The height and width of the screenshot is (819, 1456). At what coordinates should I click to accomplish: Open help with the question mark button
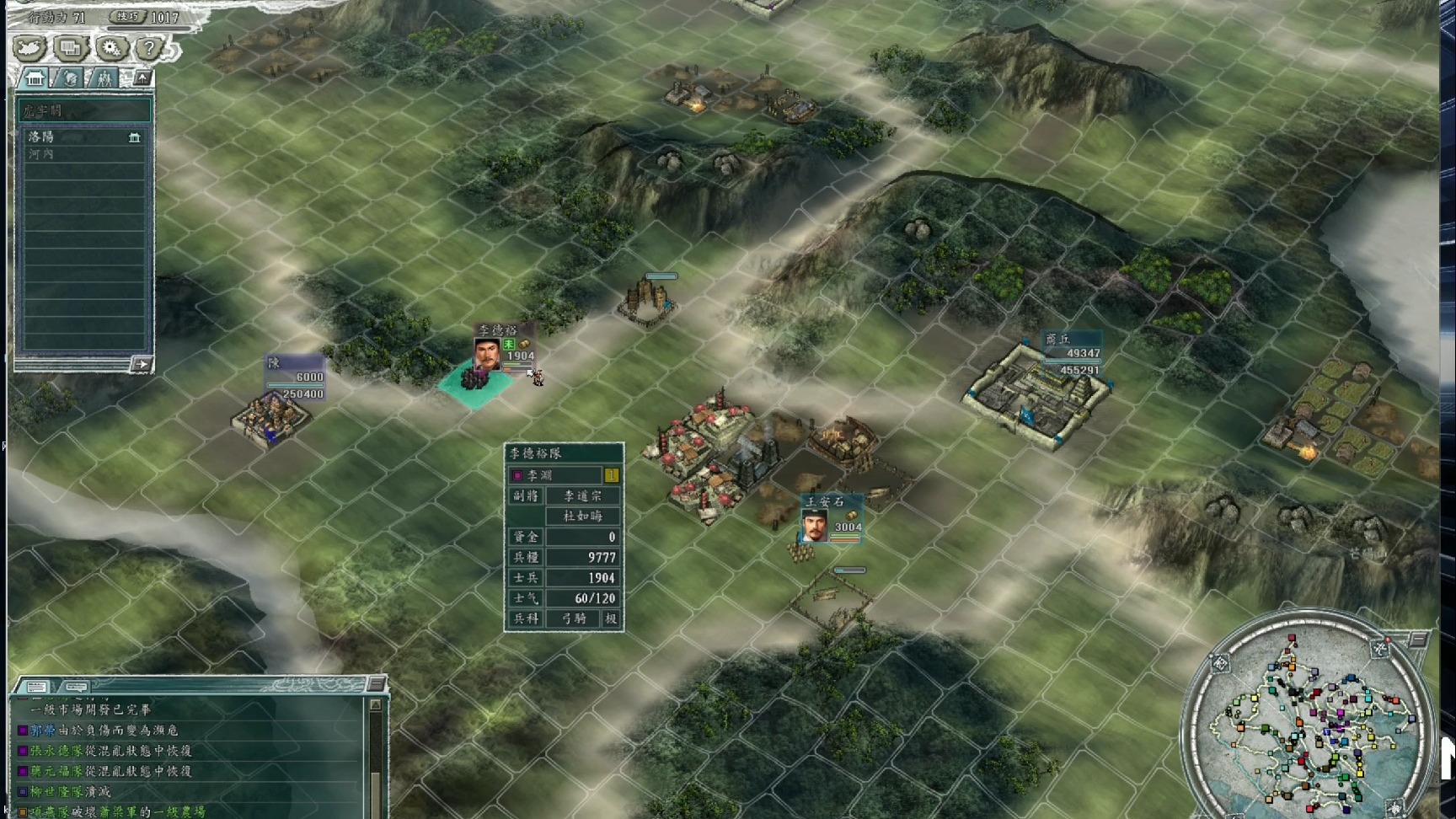click(149, 49)
